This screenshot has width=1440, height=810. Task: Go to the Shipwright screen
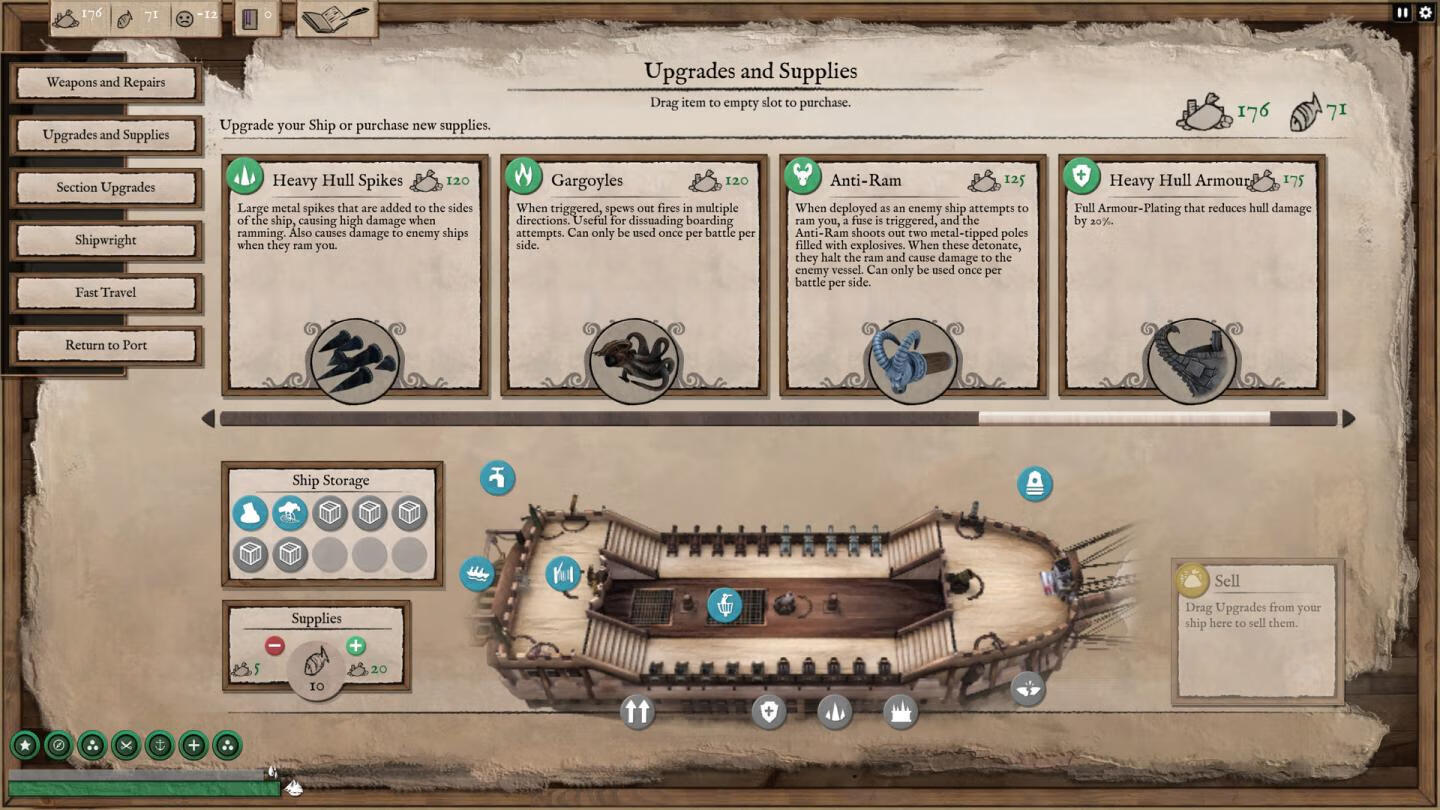[106, 240]
